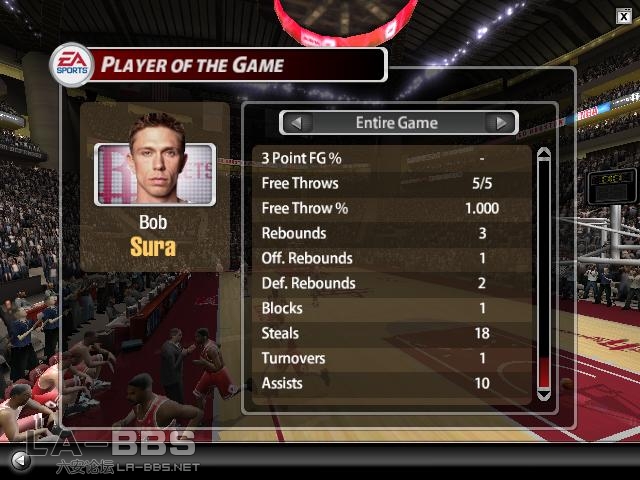Show the next game period stats
The image size is (640, 480).
501,123
